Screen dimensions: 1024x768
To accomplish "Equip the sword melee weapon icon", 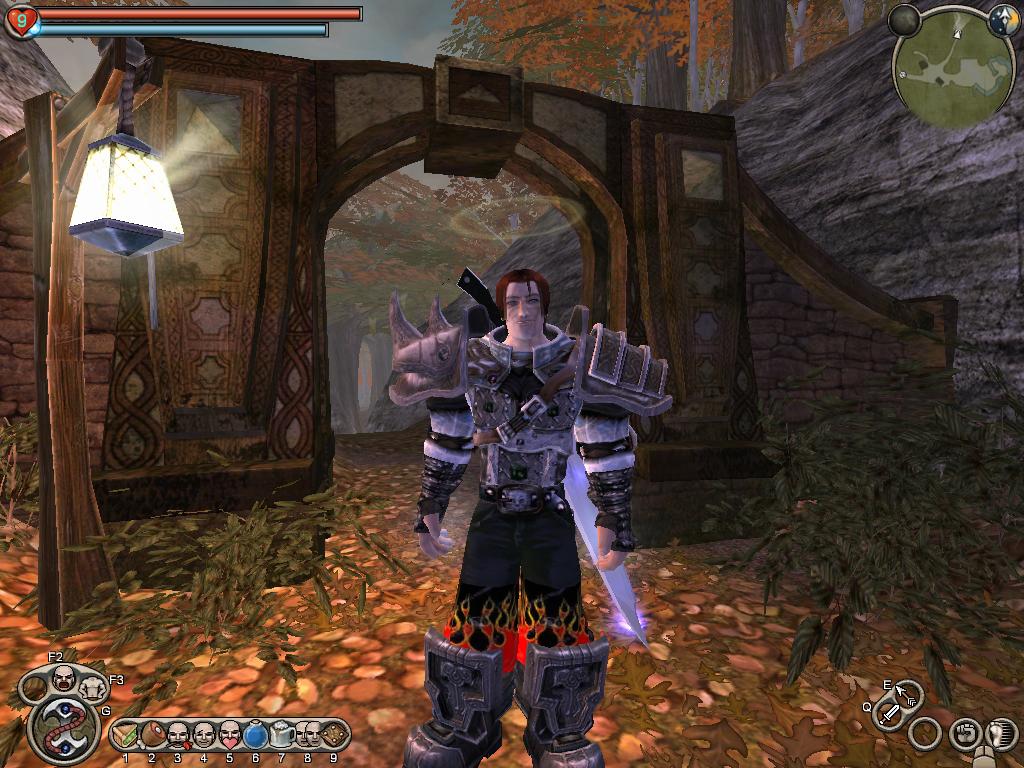I will pos(888,713).
